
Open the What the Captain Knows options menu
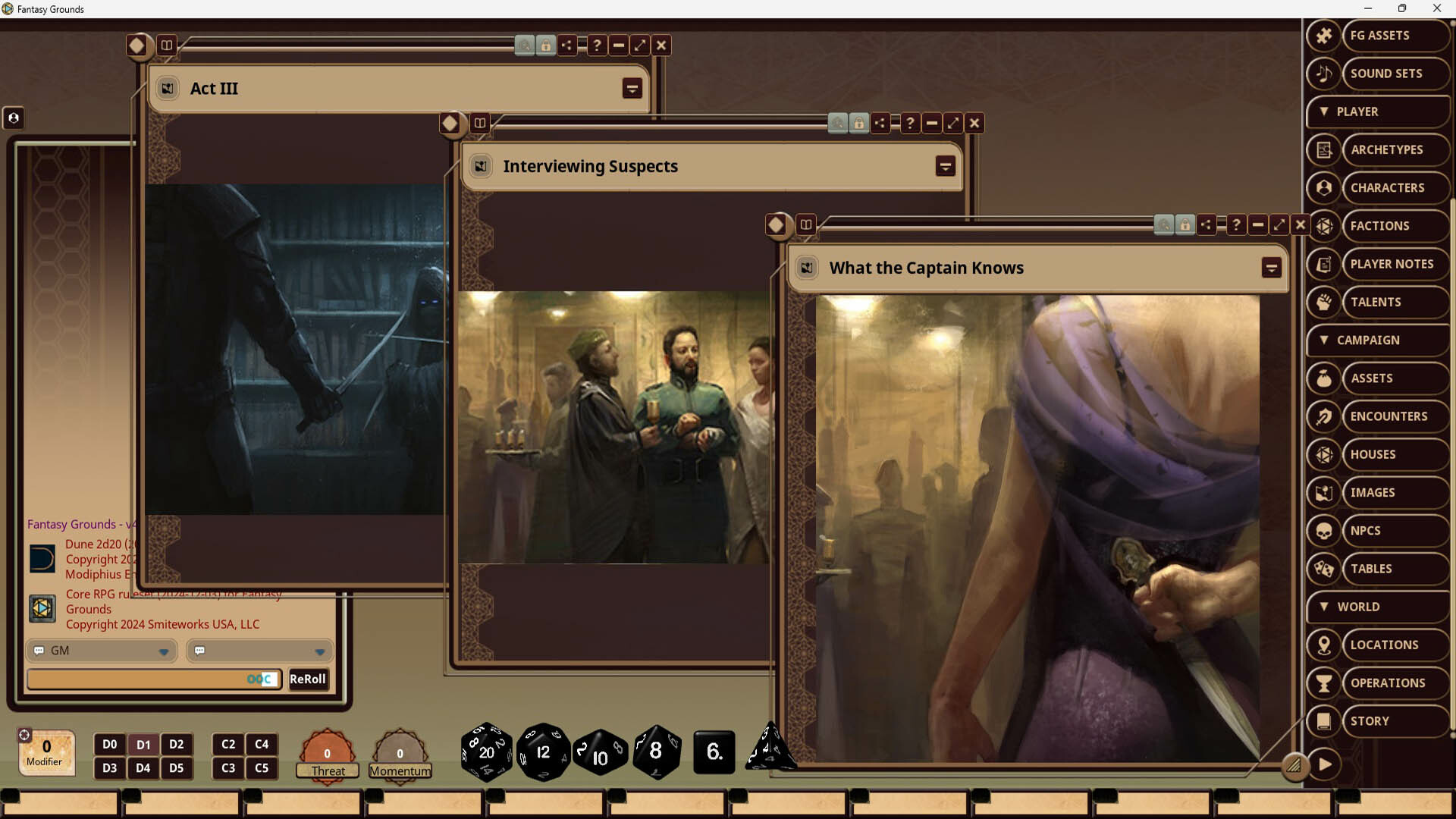click(x=1272, y=267)
